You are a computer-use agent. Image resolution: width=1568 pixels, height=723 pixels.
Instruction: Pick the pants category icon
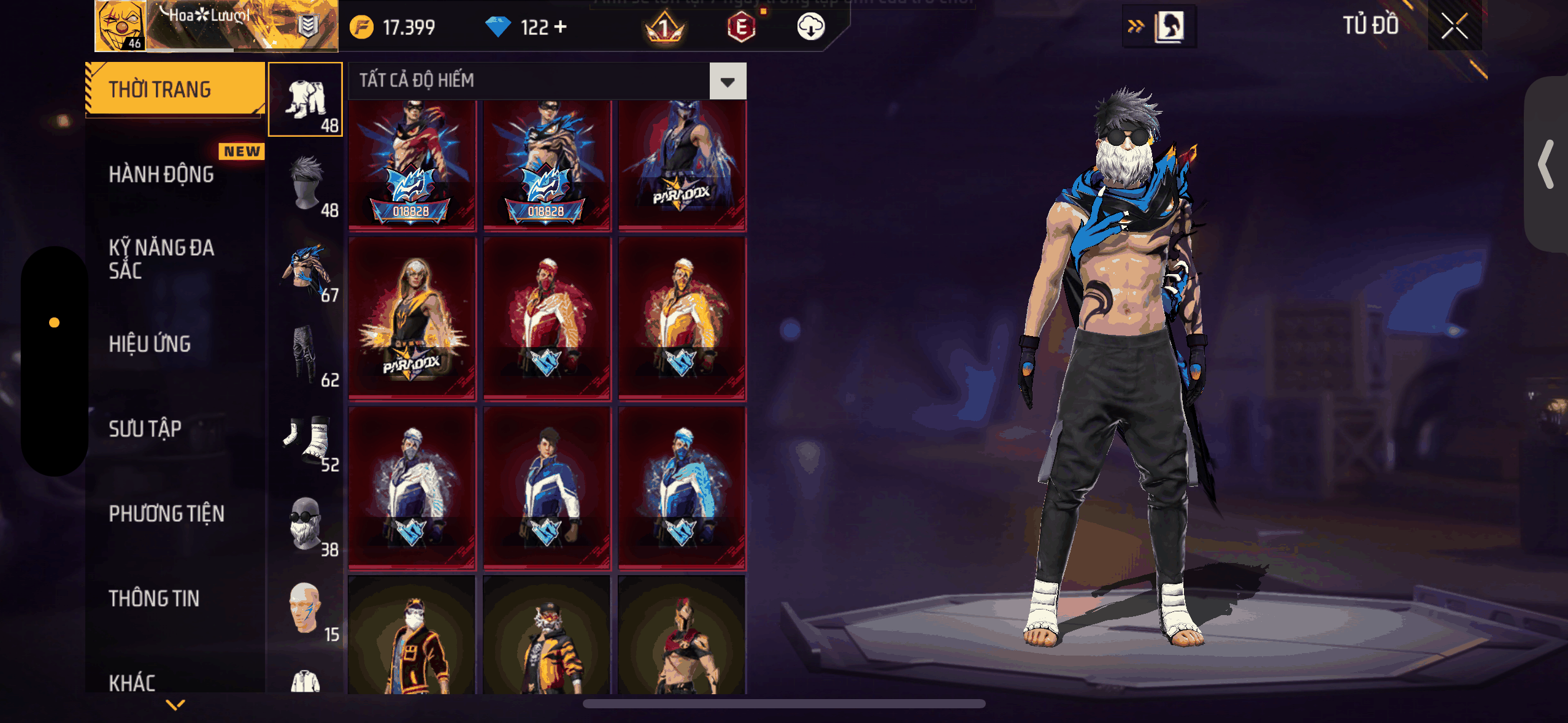point(306,354)
